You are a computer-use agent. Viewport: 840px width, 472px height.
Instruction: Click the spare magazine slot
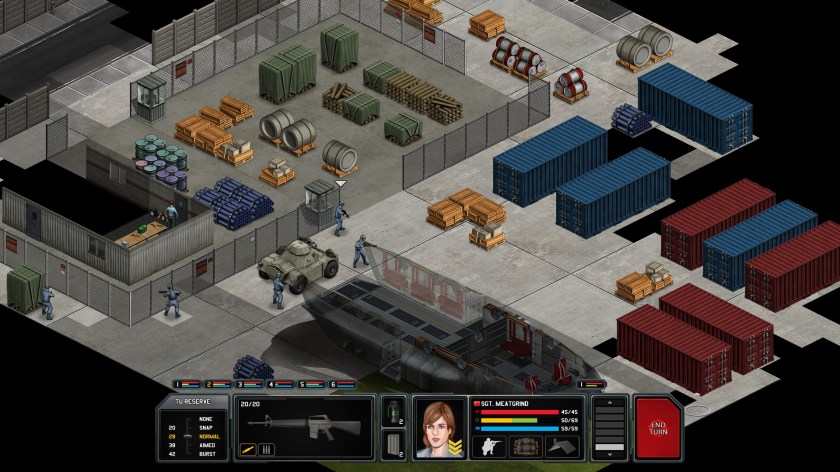[393, 442]
